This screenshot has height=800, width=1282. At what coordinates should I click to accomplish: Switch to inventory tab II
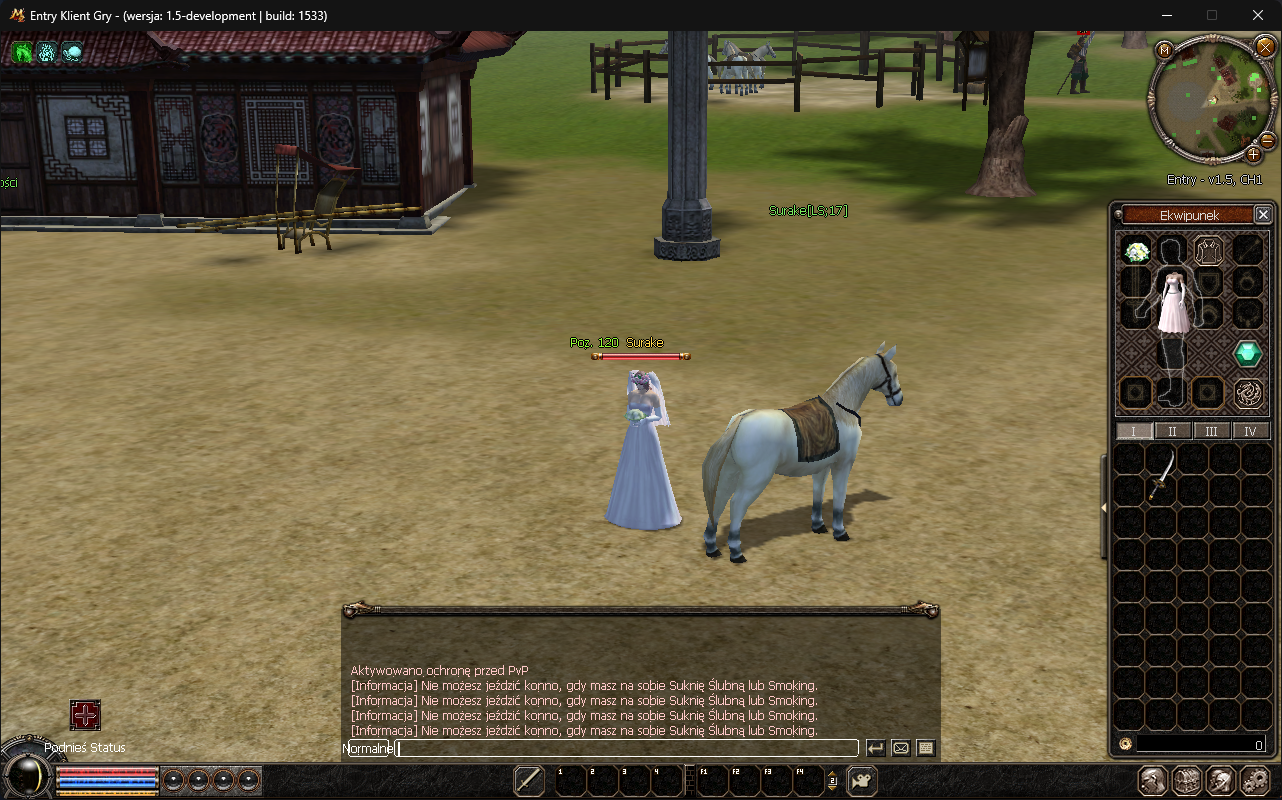click(1172, 430)
